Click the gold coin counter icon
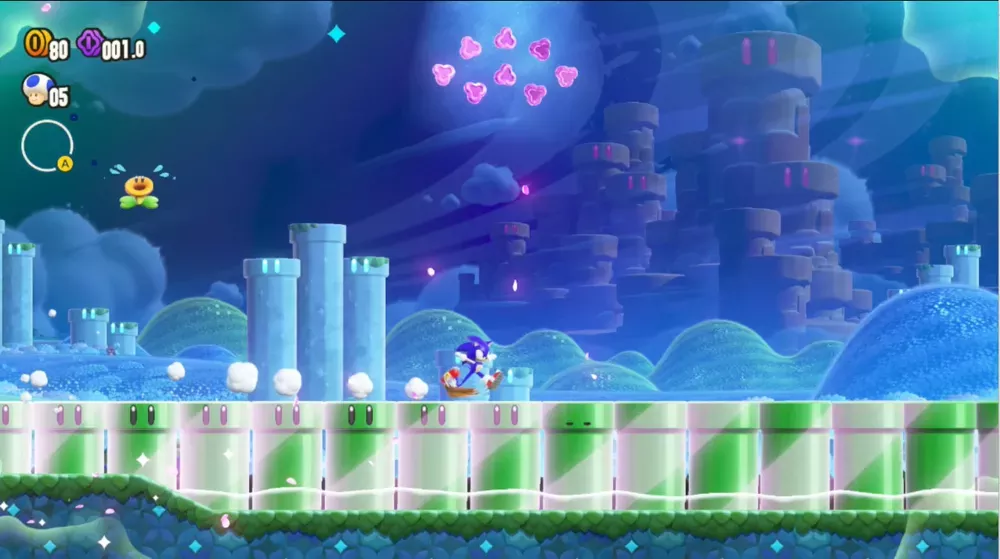Screen dimensions: 1000x559 click(37, 43)
